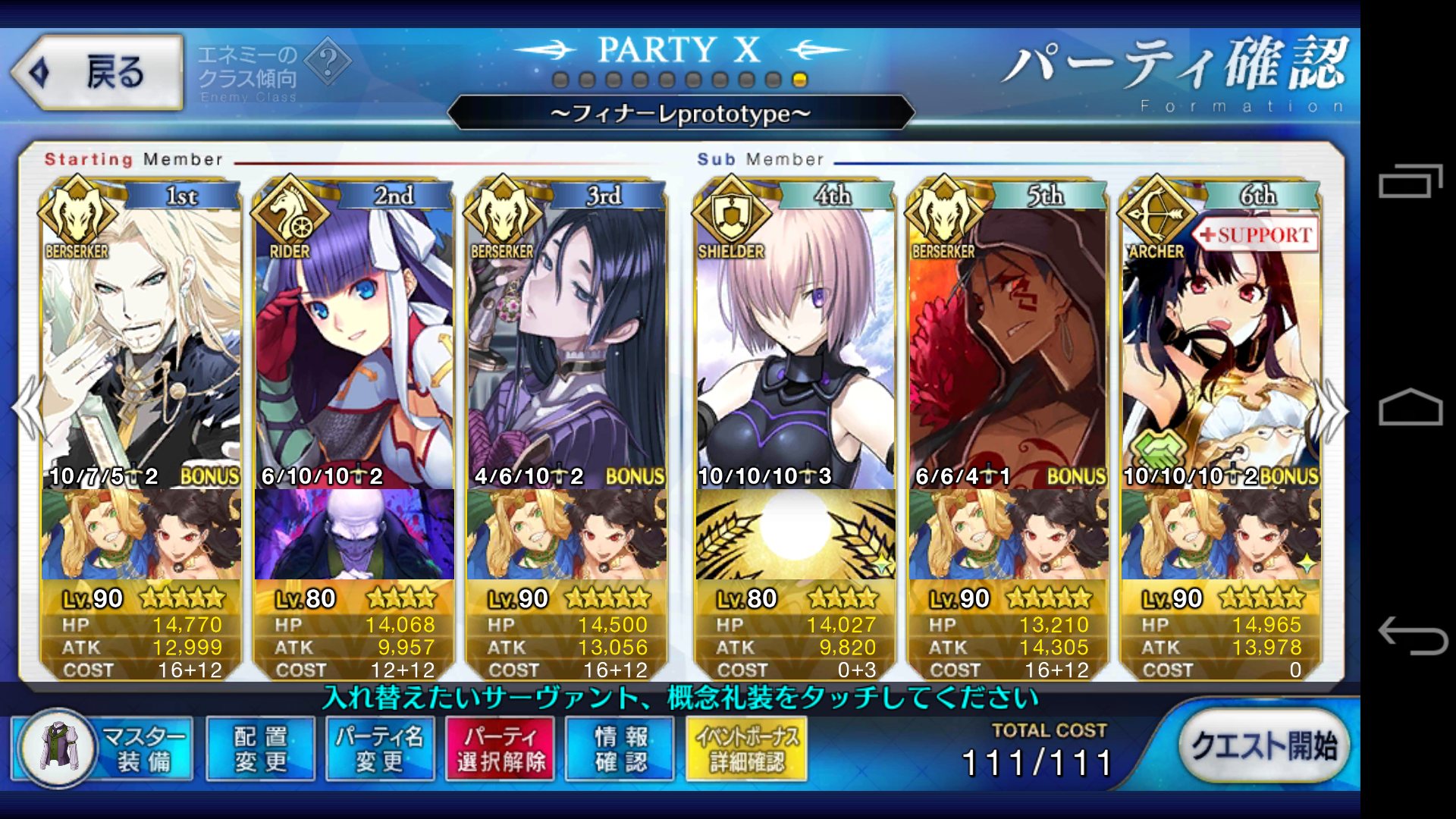The width and height of the screenshot is (1456, 819).
Task: Change formation with 配置変更
Action: (x=260, y=748)
